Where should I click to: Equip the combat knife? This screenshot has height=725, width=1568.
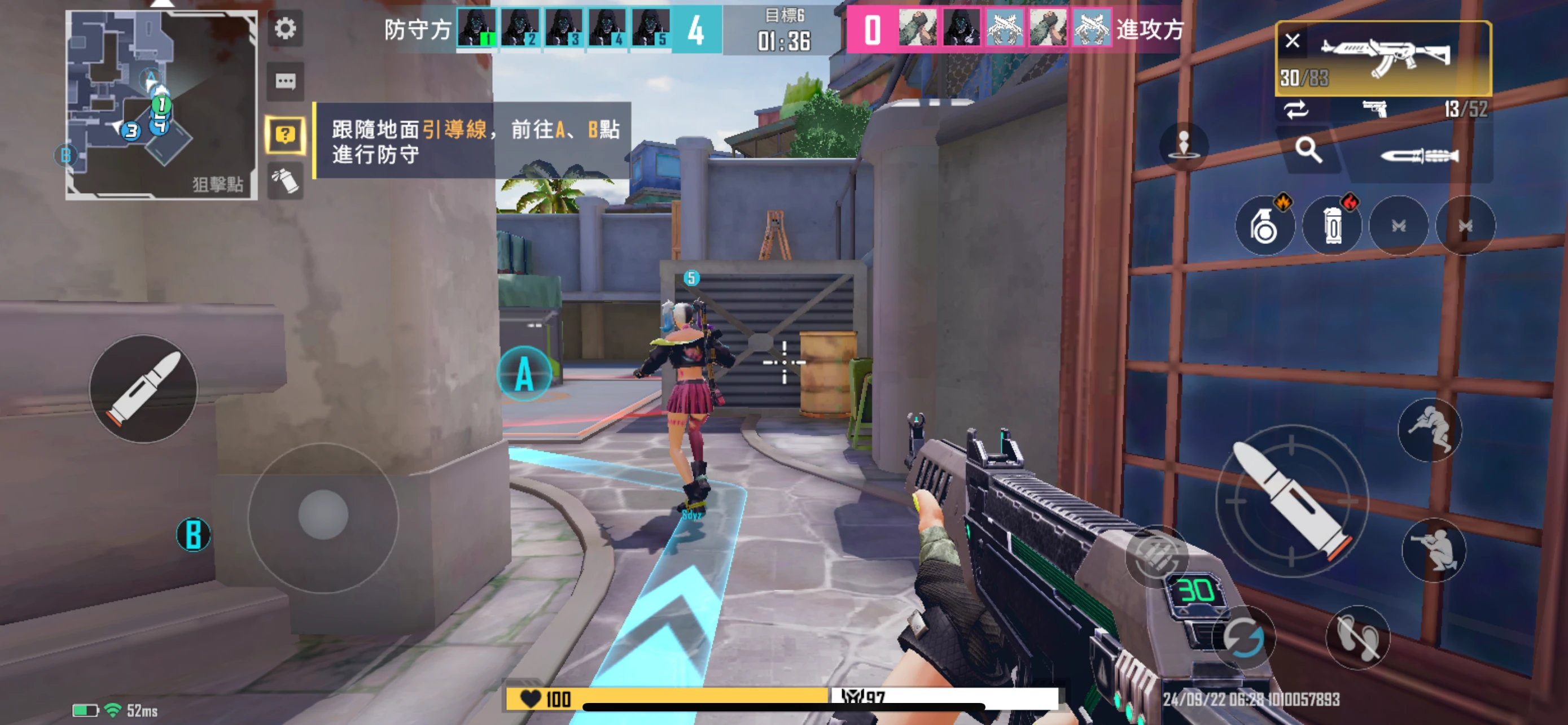pos(1420,156)
